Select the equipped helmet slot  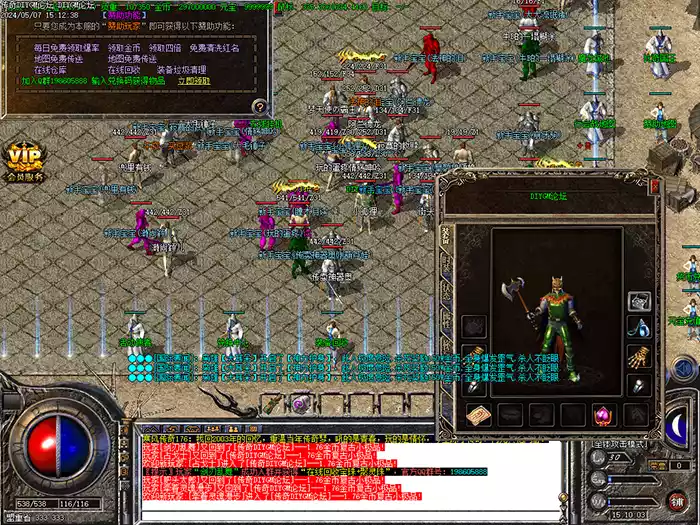coord(639,301)
